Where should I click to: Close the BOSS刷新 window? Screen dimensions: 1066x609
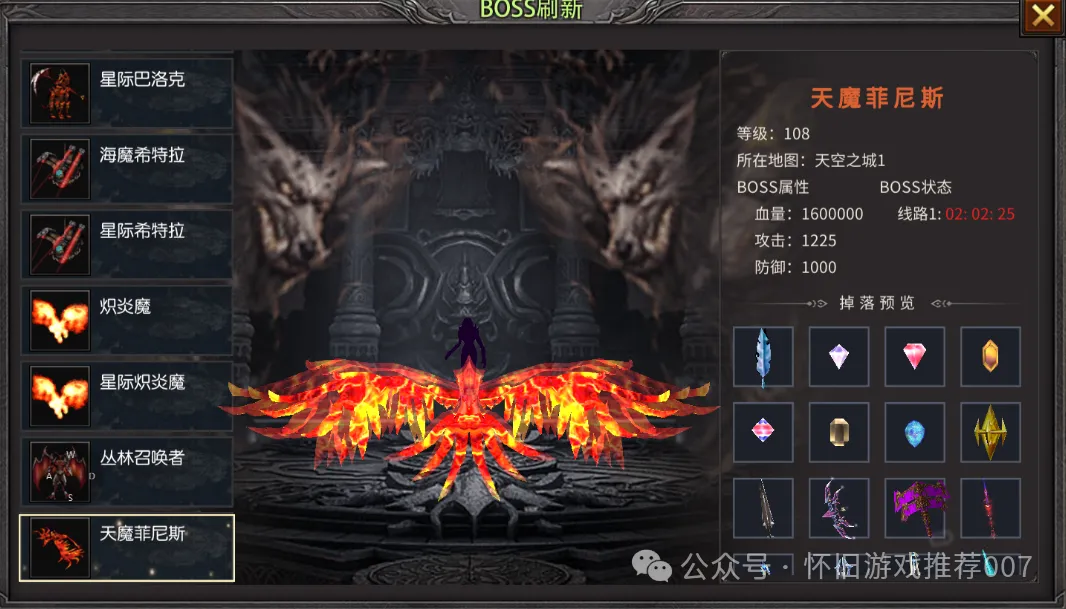click(x=1042, y=16)
